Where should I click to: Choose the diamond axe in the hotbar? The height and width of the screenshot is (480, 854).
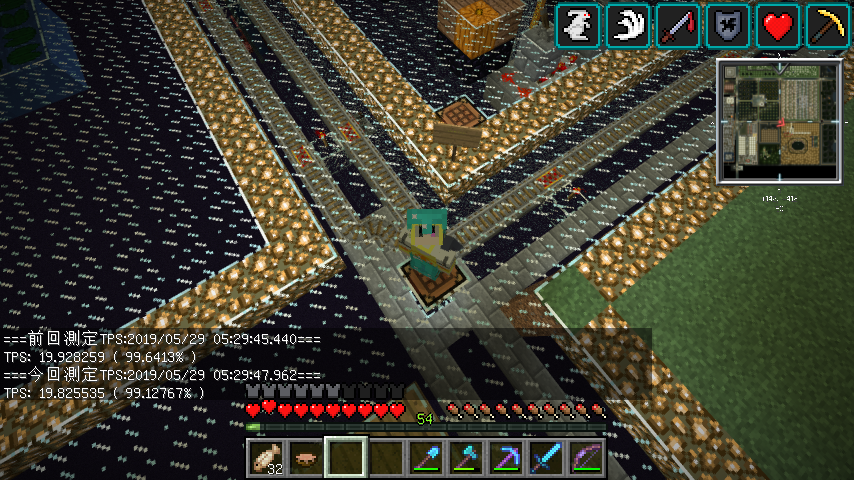click(466, 459)
